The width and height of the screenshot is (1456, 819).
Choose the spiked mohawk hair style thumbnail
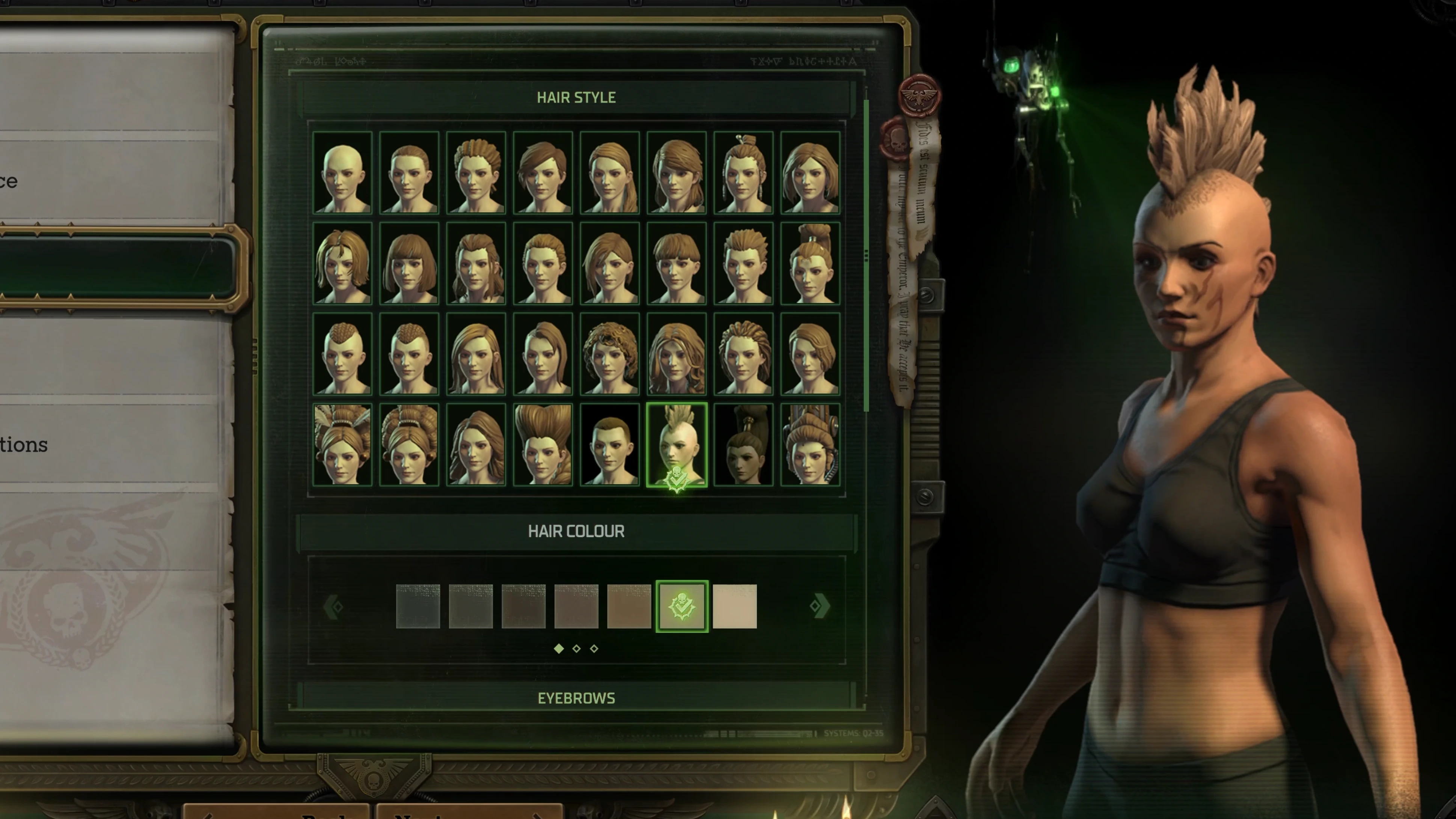point(677,445)
